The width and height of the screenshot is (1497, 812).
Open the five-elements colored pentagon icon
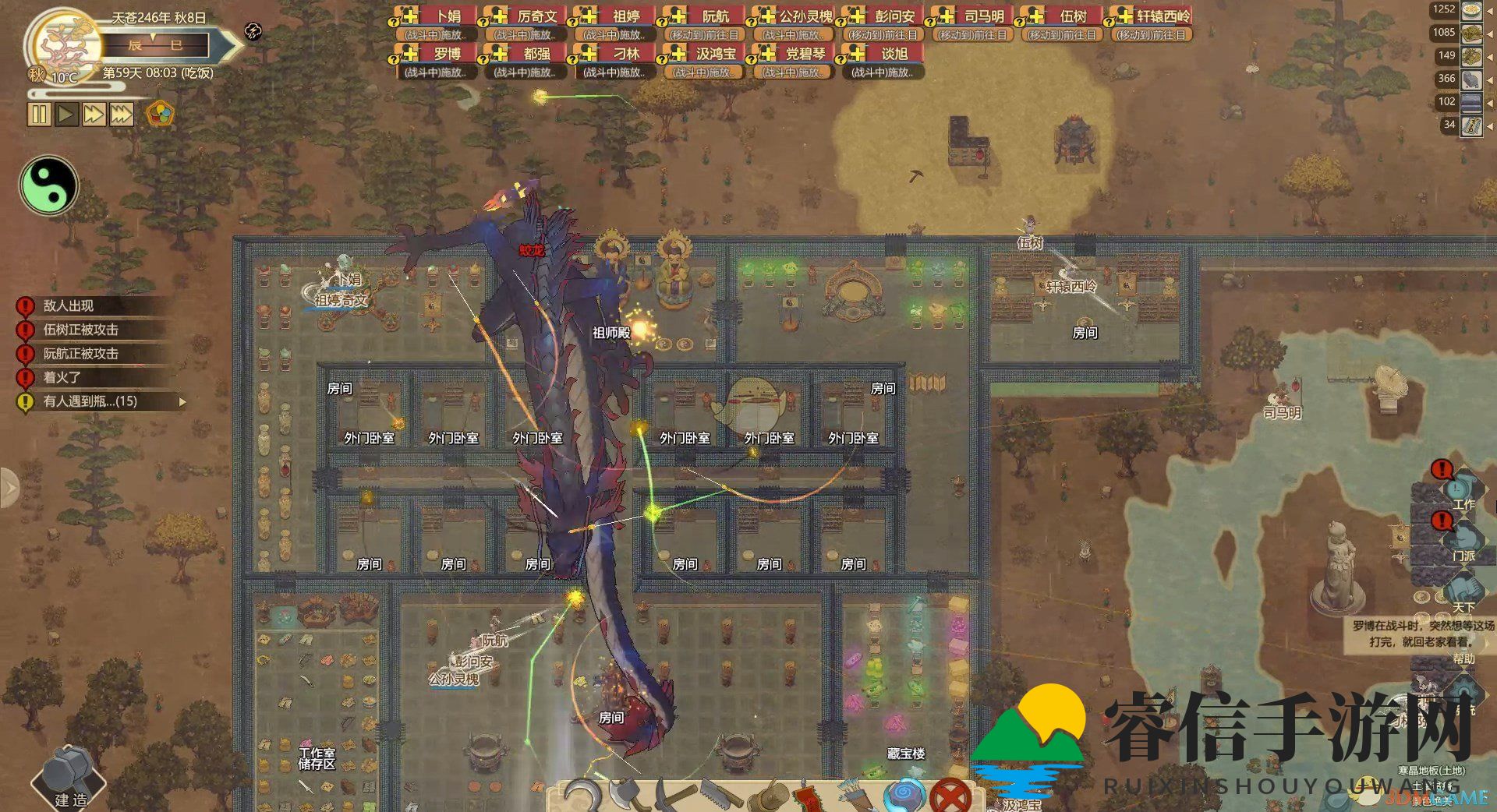160,115
